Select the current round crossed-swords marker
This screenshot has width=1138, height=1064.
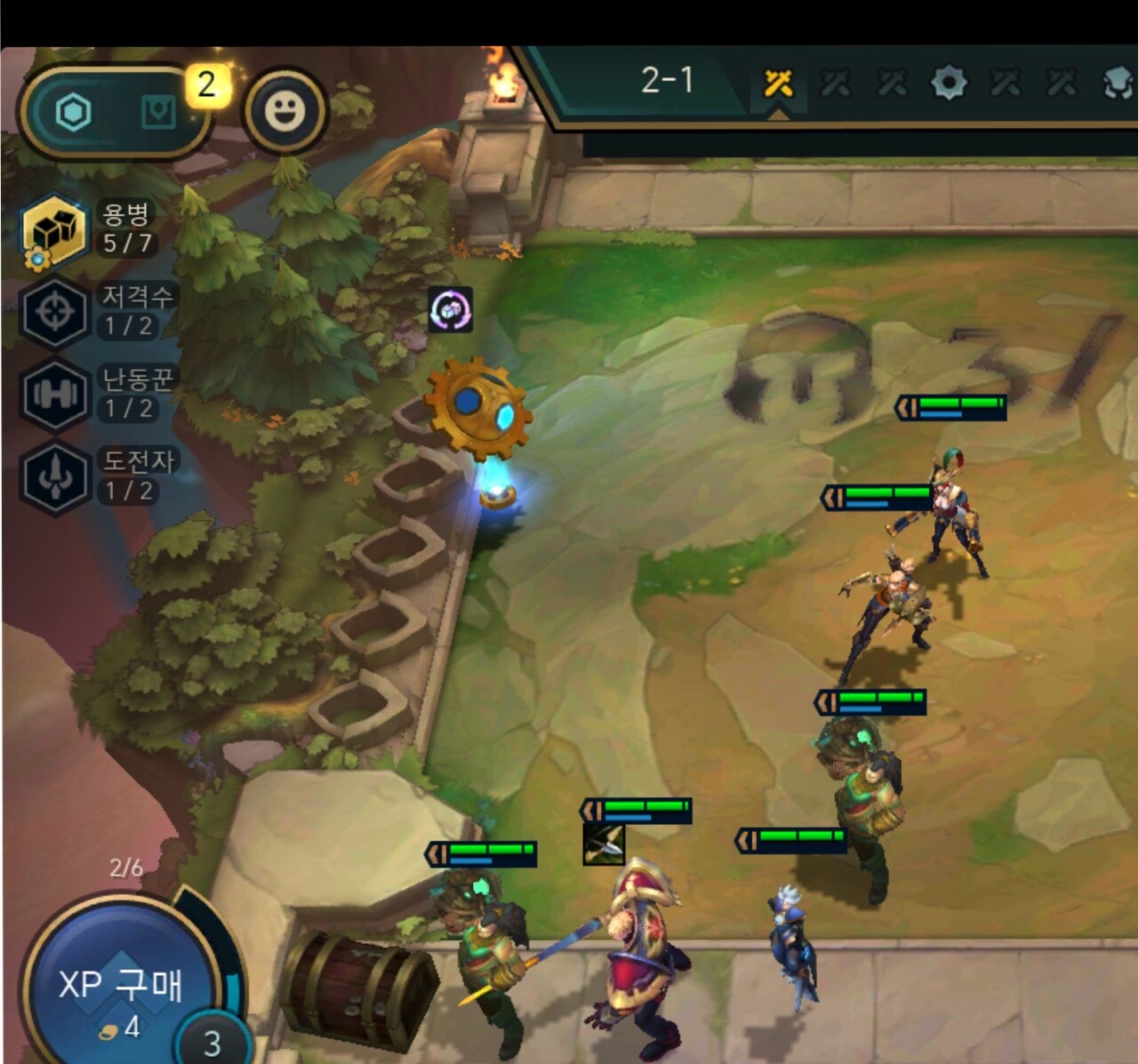coord(778,84)
